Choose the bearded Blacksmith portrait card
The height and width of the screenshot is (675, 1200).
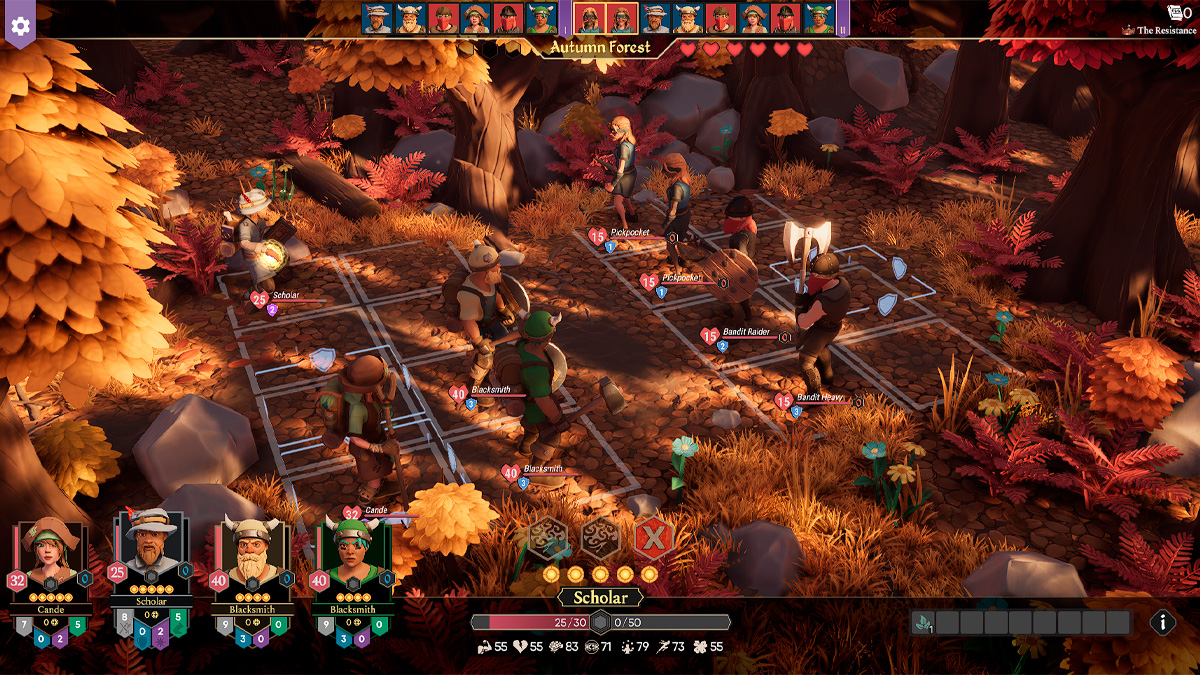tap(250, 565)
